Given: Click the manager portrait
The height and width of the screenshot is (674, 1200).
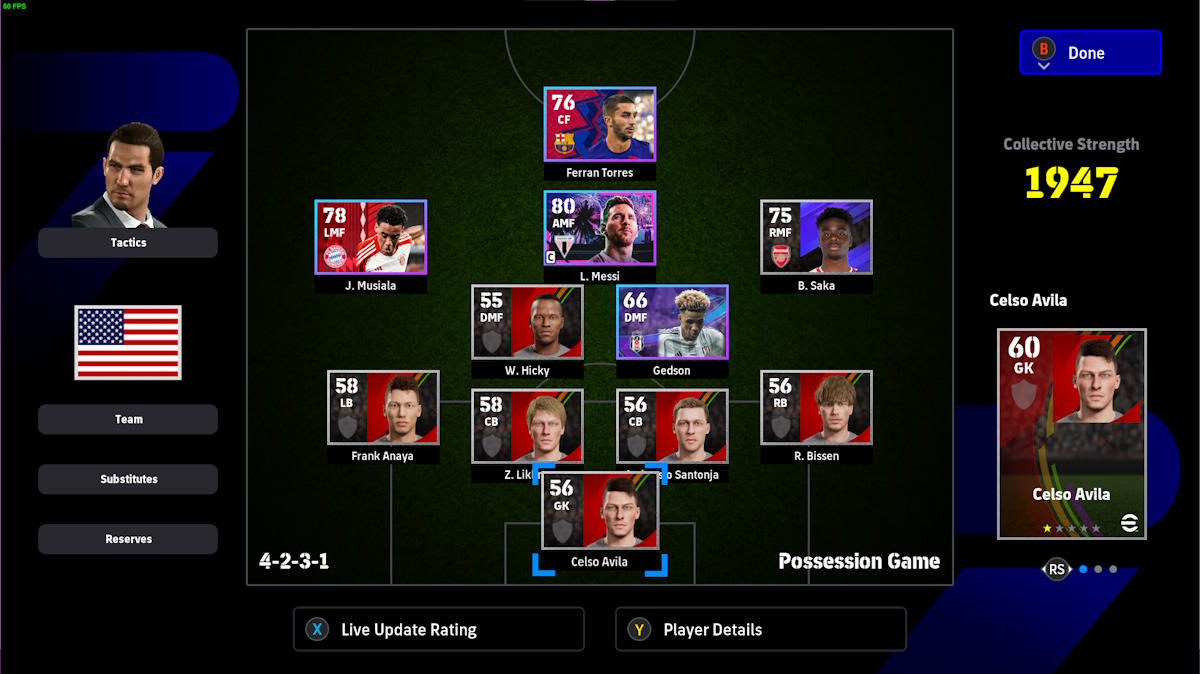Looking at the screenshot, I should 130,175.
